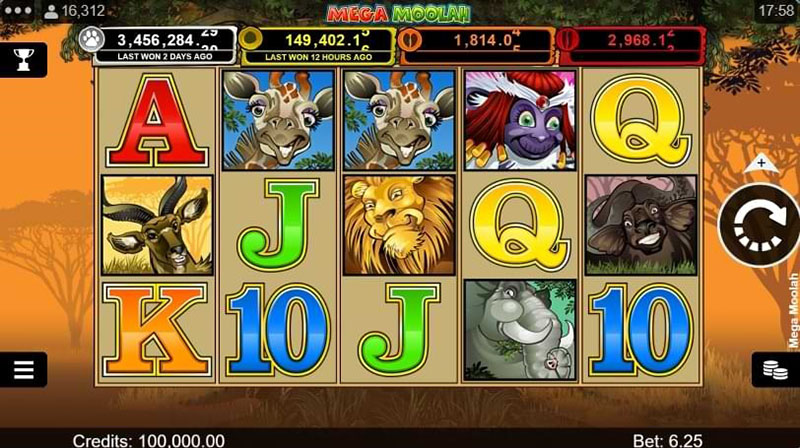This screenshot has width=800, height=448.
Task: Expand the plus options above the spin button
Action: 761,161
